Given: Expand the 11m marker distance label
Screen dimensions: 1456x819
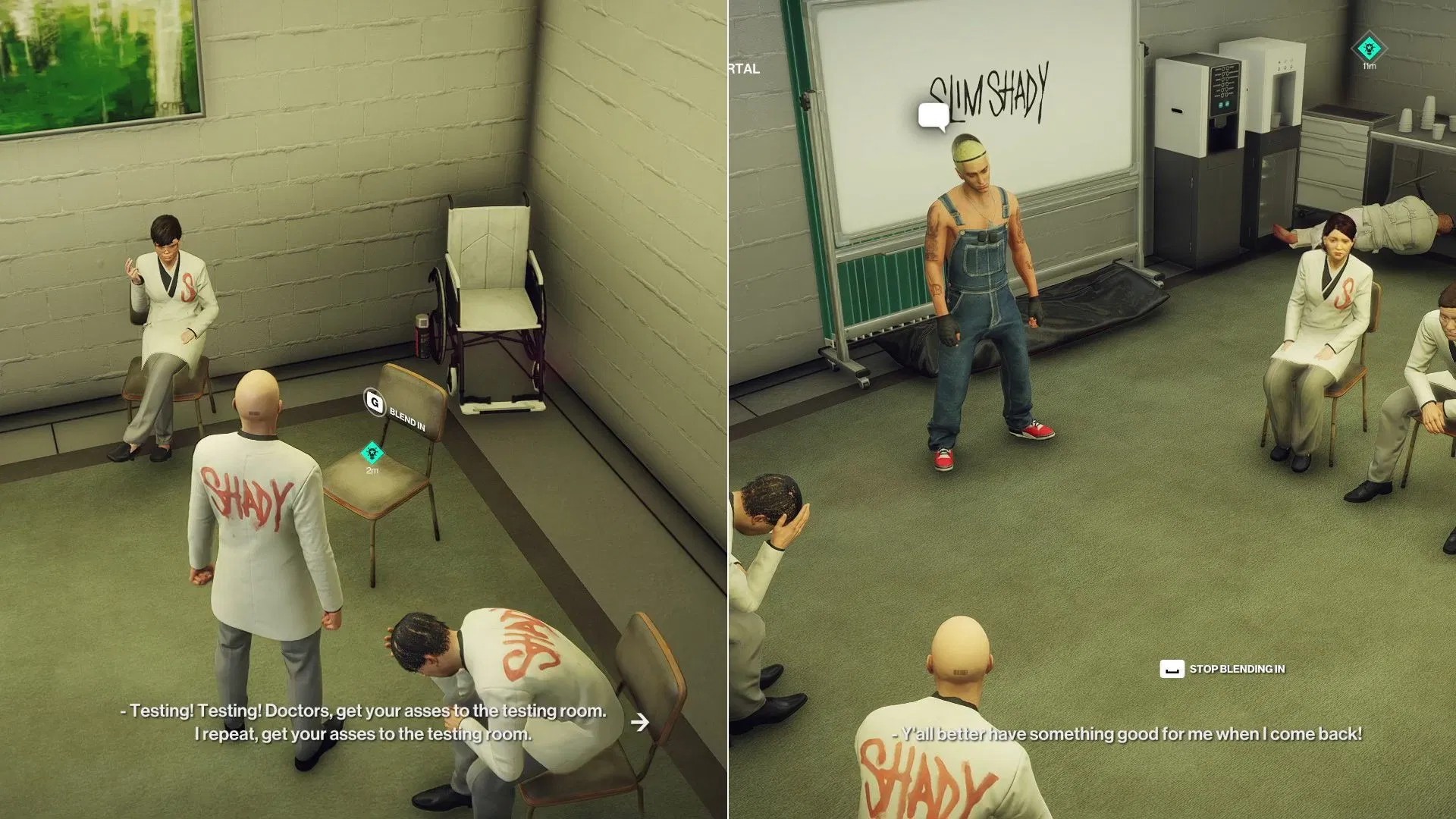Looking at the screenshot, I should (1370, 67).
